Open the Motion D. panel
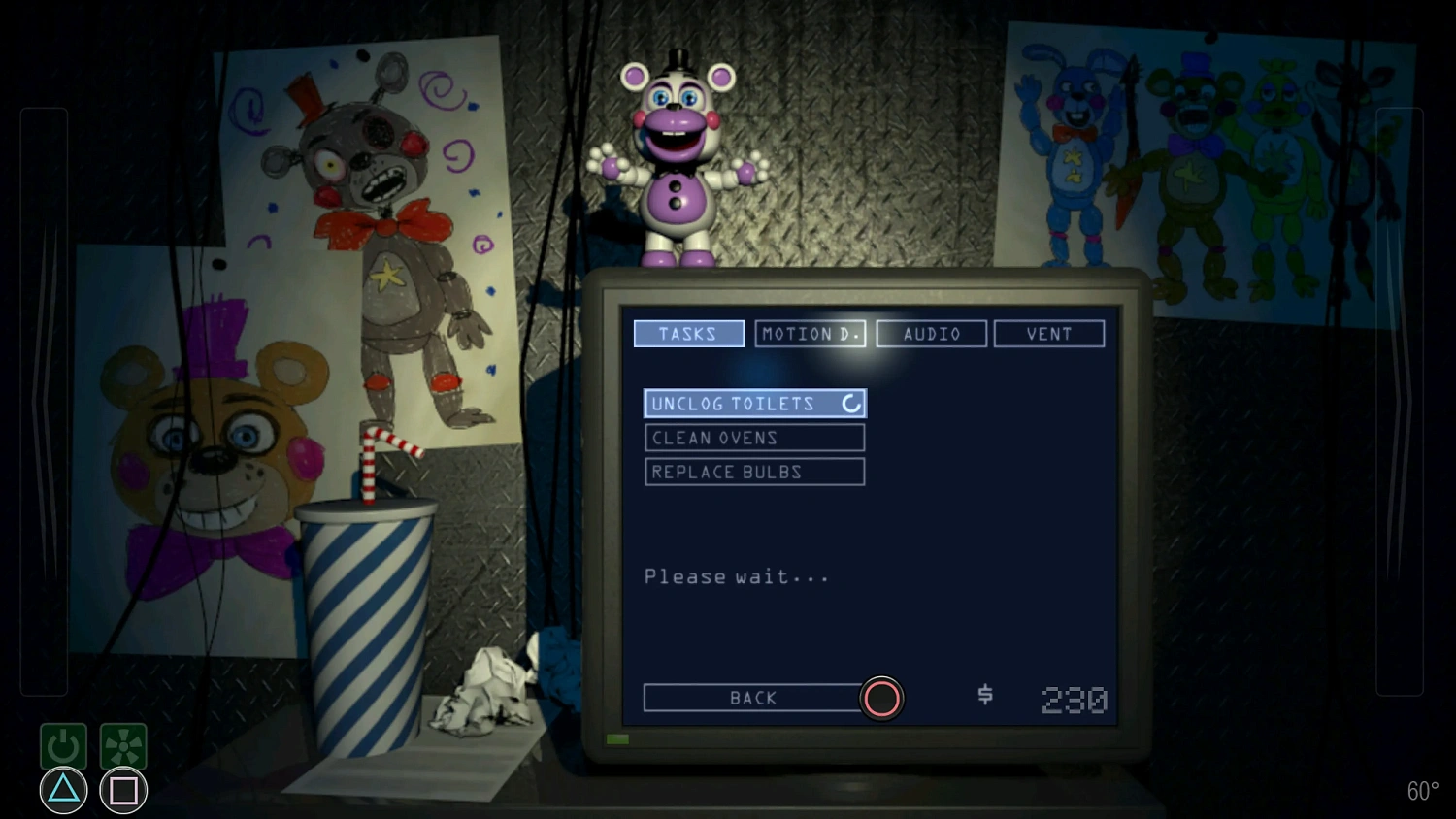This screenshot has height=819, width=1456. [x=811, y=333]
